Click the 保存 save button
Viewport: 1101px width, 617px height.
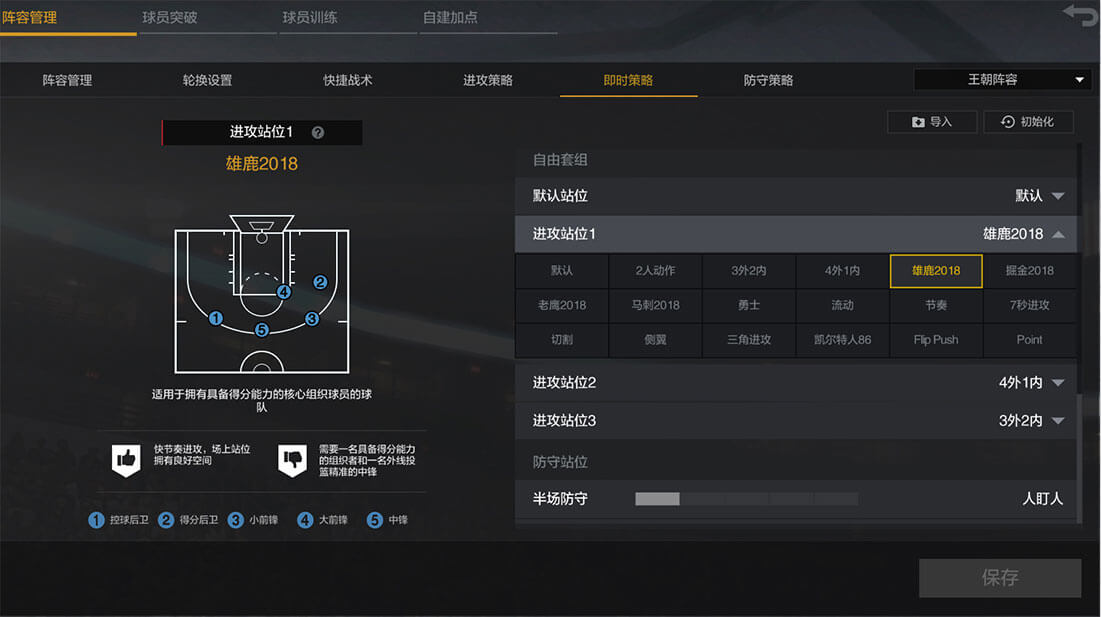click(1000, 578)
